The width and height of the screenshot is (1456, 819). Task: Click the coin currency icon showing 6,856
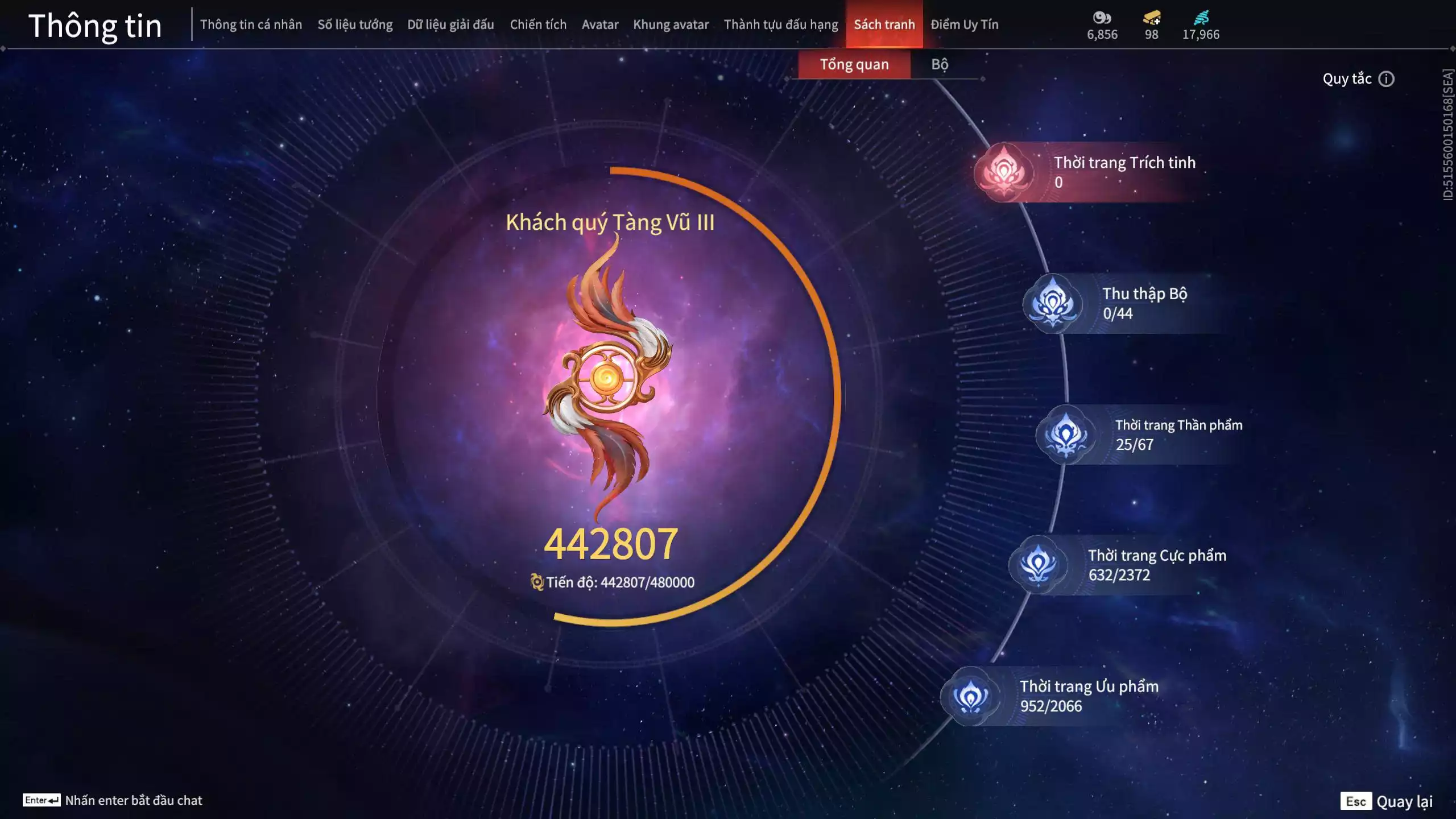click(x=1103, y=18)
